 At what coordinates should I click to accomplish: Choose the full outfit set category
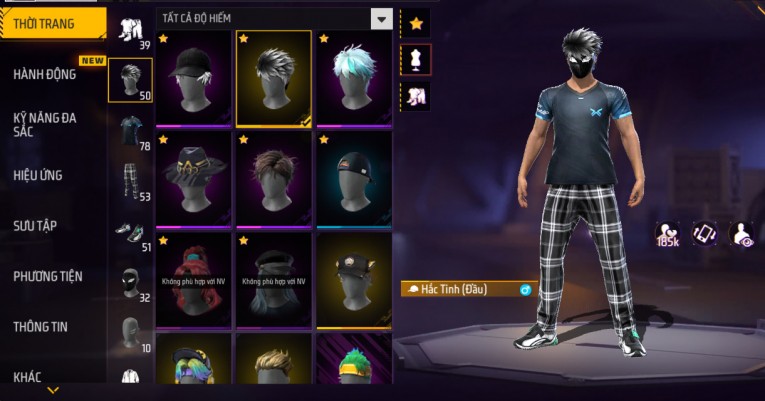tap(130, 30)
